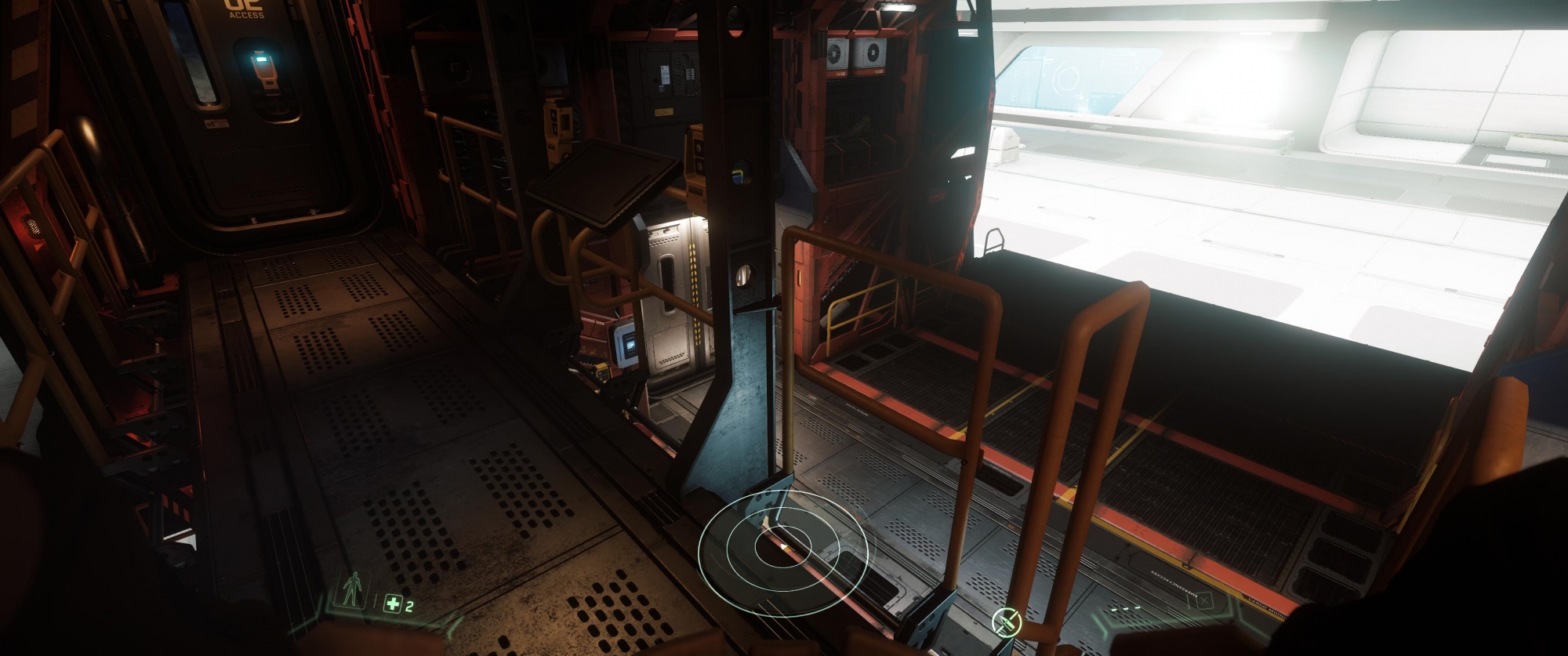Click the circular bullet weapon-status icon
This screenshot has width=1568, height=656.
[x=1006, y=622]
